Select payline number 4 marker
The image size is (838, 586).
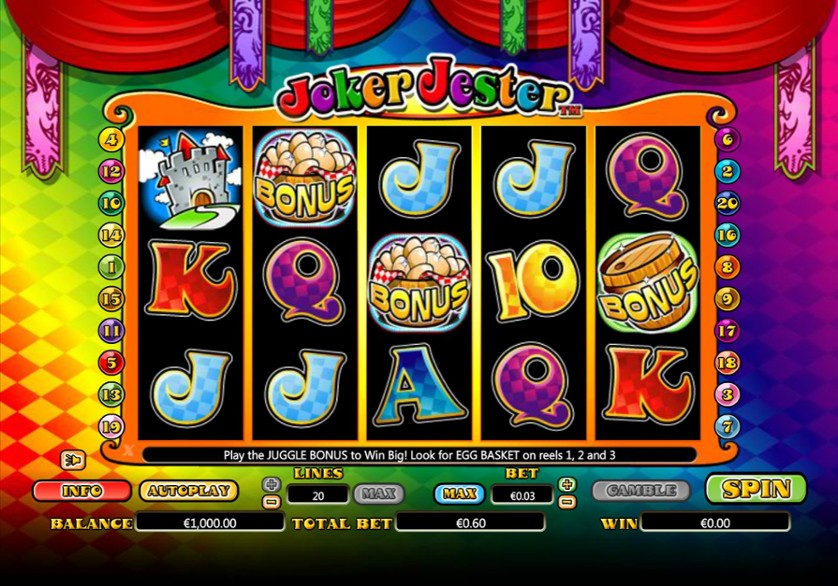coord(111,140)
